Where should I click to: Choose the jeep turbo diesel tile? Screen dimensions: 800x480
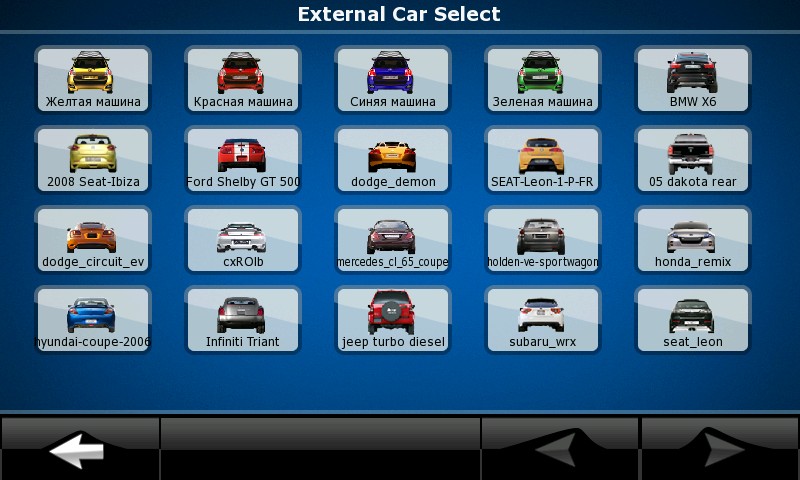point(393,319)
